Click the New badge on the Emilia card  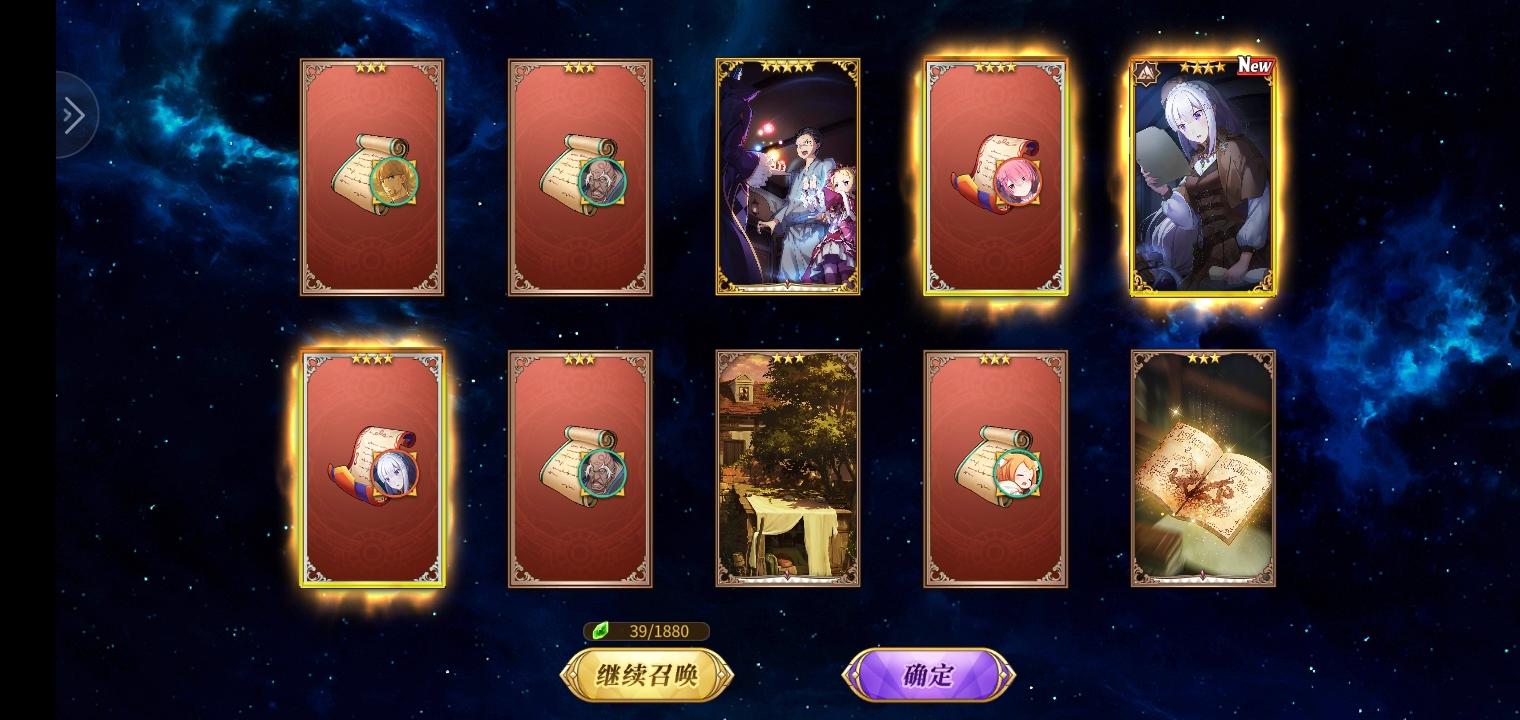pos(1253,65)
